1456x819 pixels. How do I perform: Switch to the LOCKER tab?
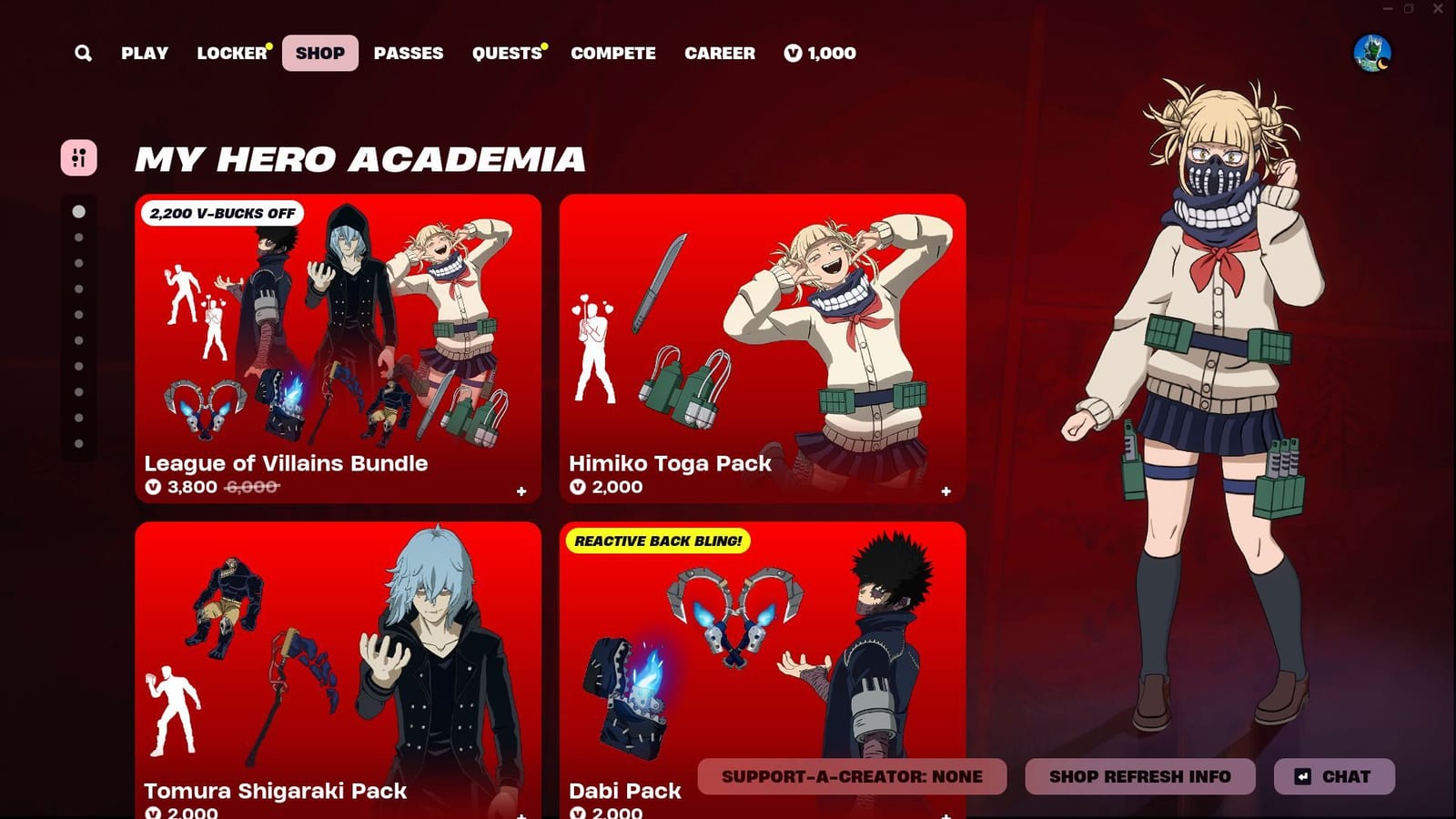231,53
